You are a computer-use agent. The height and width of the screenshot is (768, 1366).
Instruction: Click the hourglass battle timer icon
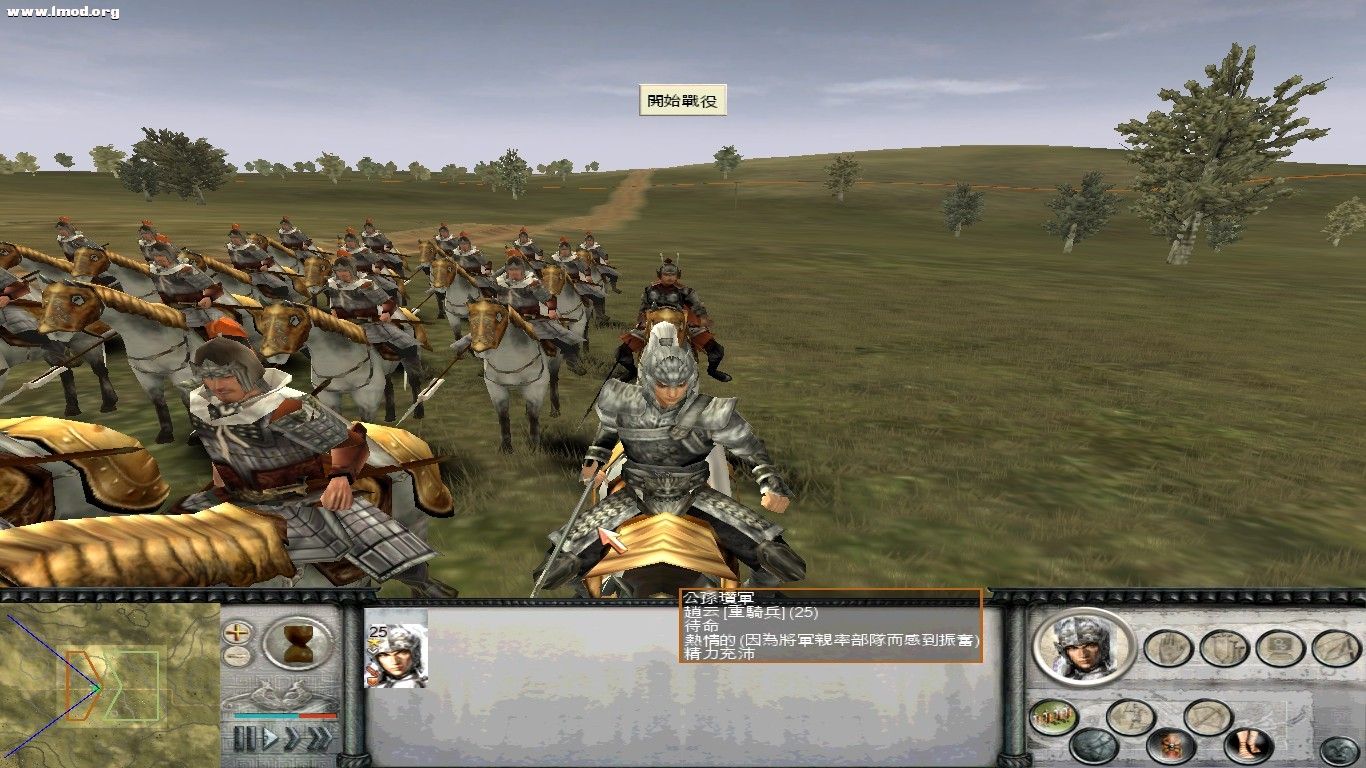pyautogui.click(x=298, y=643)
